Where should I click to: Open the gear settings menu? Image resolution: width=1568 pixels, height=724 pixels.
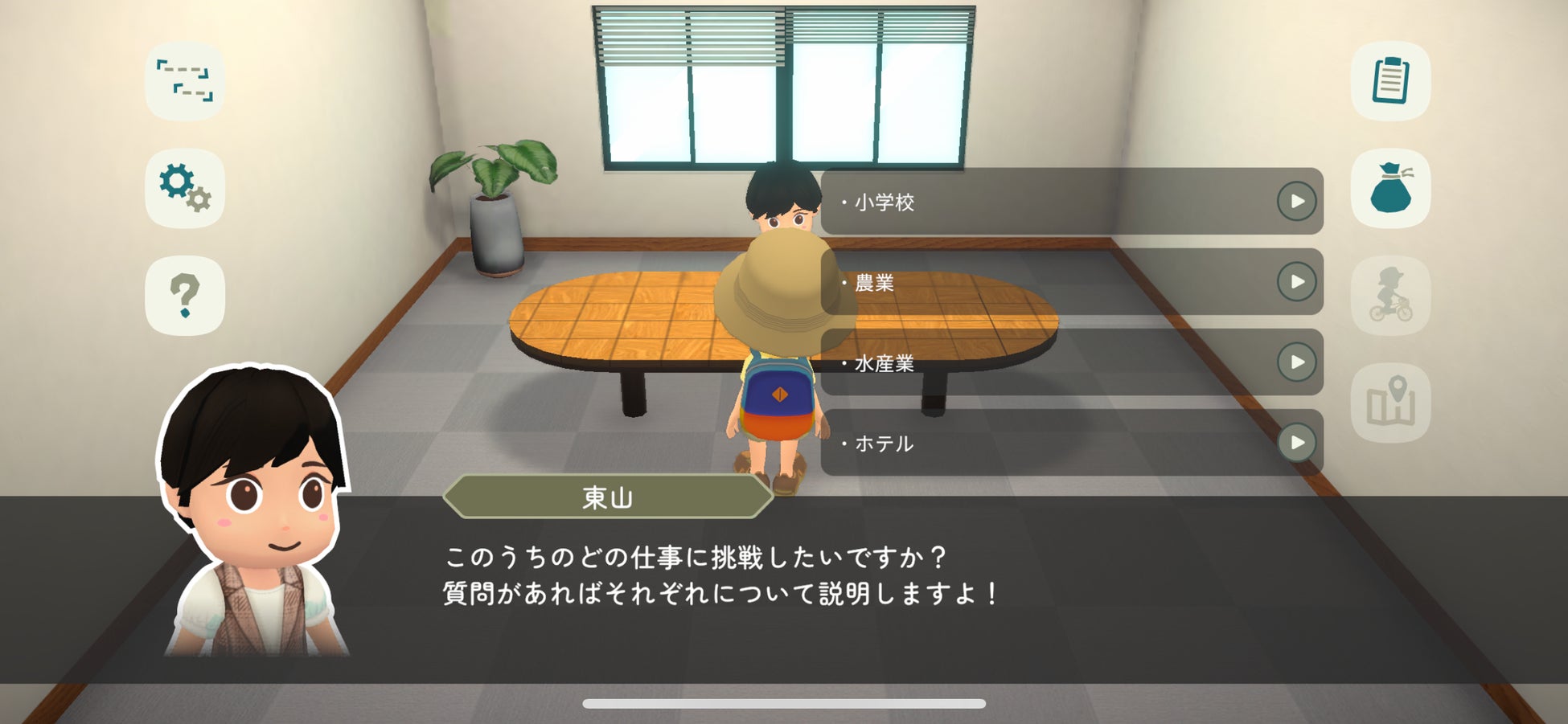click(185, 188)
